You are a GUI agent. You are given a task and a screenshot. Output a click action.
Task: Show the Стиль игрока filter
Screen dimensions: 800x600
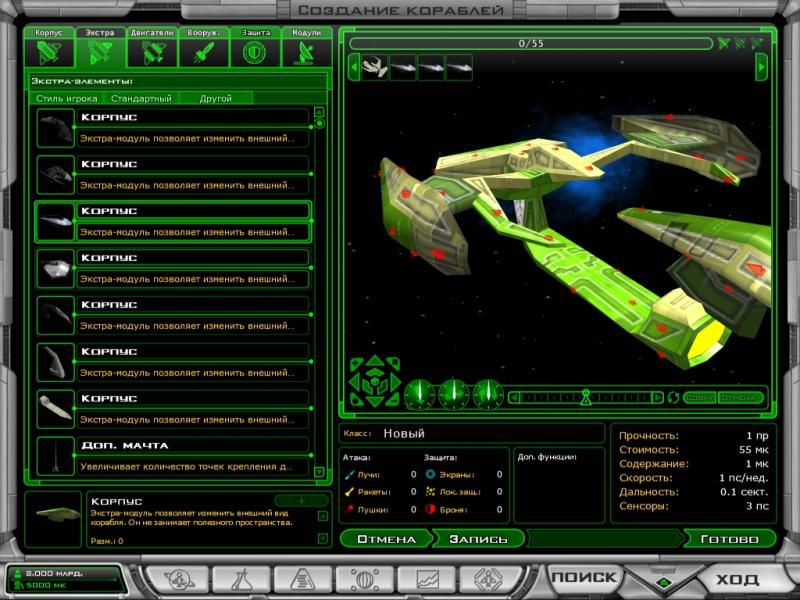click(x=67, y=99)
